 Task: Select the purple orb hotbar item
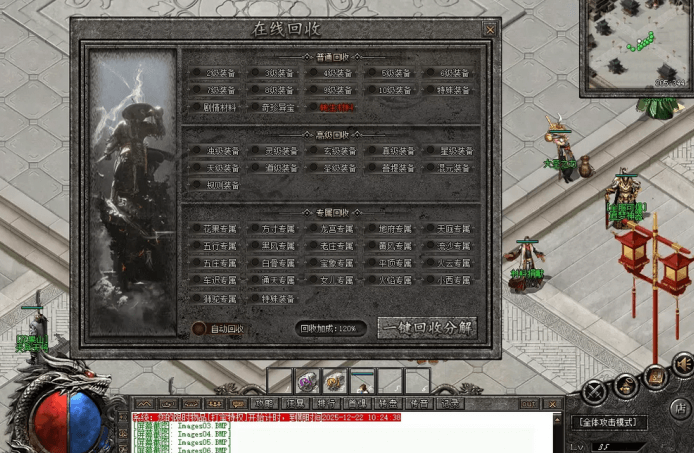pos(306,381)
